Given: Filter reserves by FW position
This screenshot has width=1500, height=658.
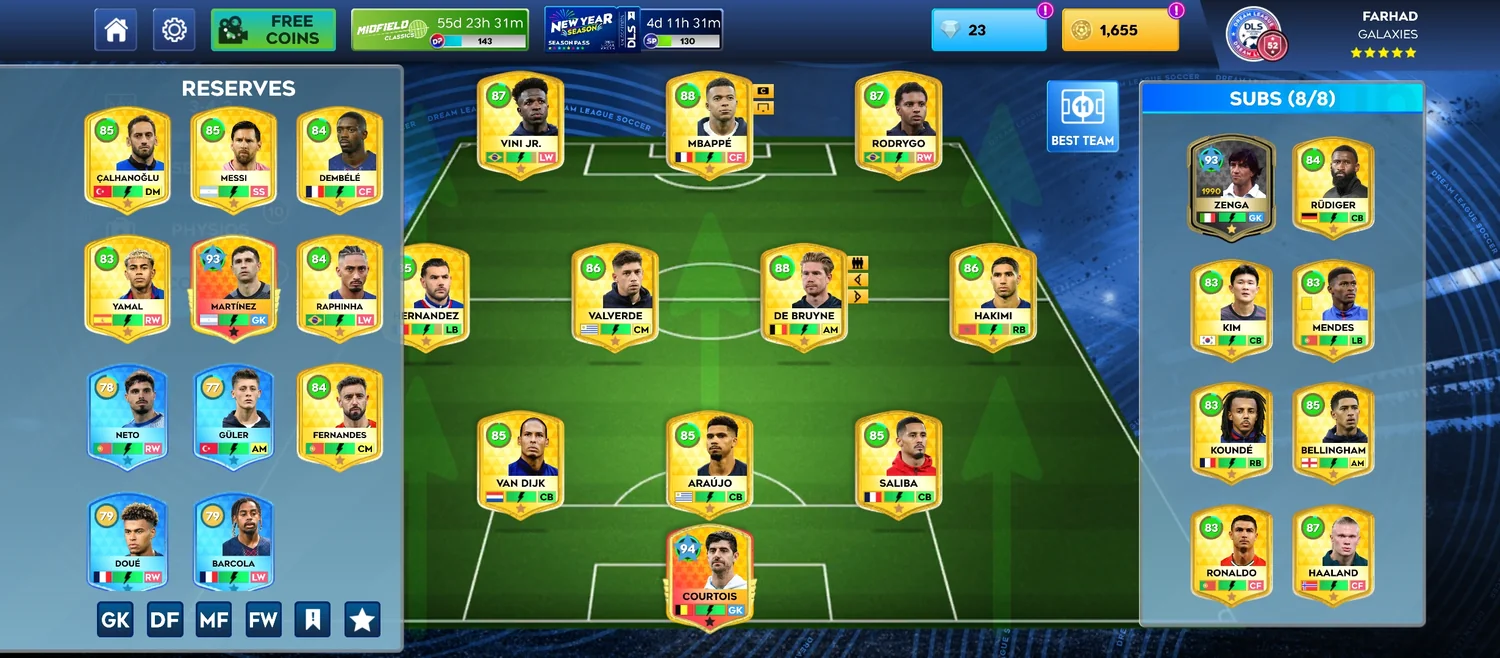Looking at the screenshot, I should click(263, 620).
